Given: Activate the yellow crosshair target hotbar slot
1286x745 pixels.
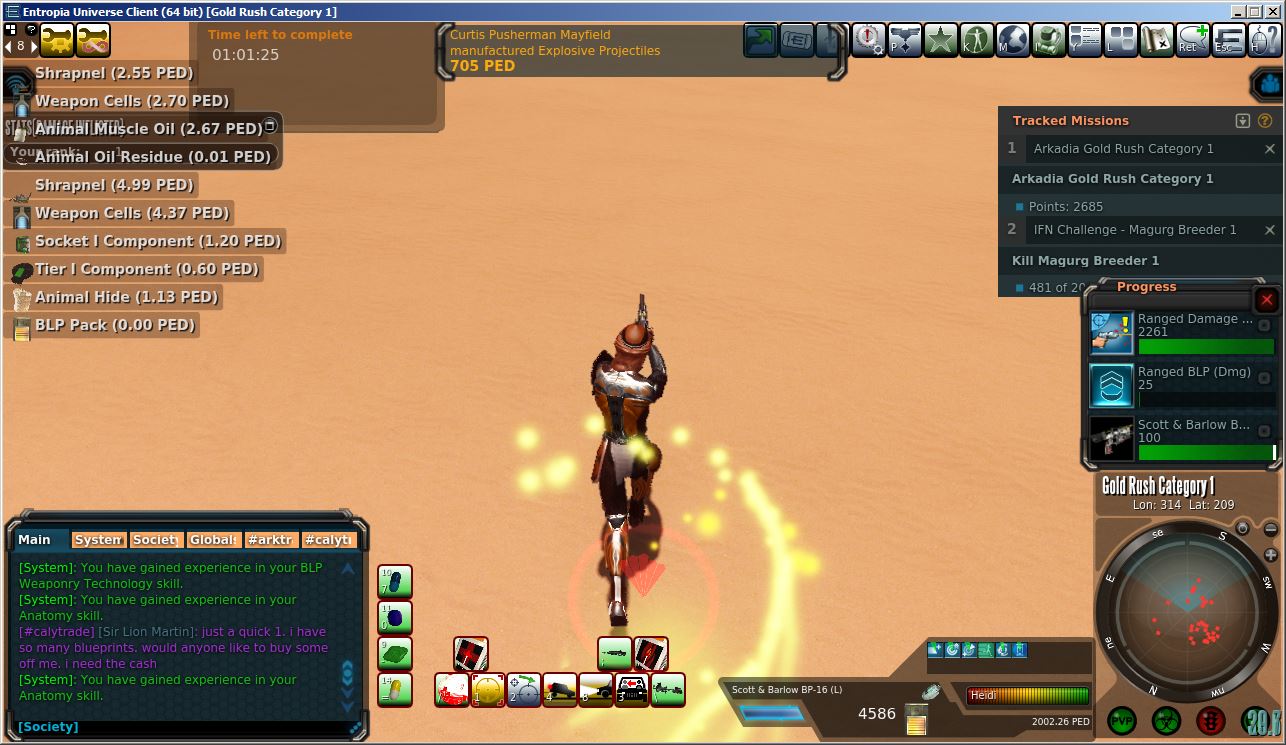Looking at the screenshot, I should (488, 690).
